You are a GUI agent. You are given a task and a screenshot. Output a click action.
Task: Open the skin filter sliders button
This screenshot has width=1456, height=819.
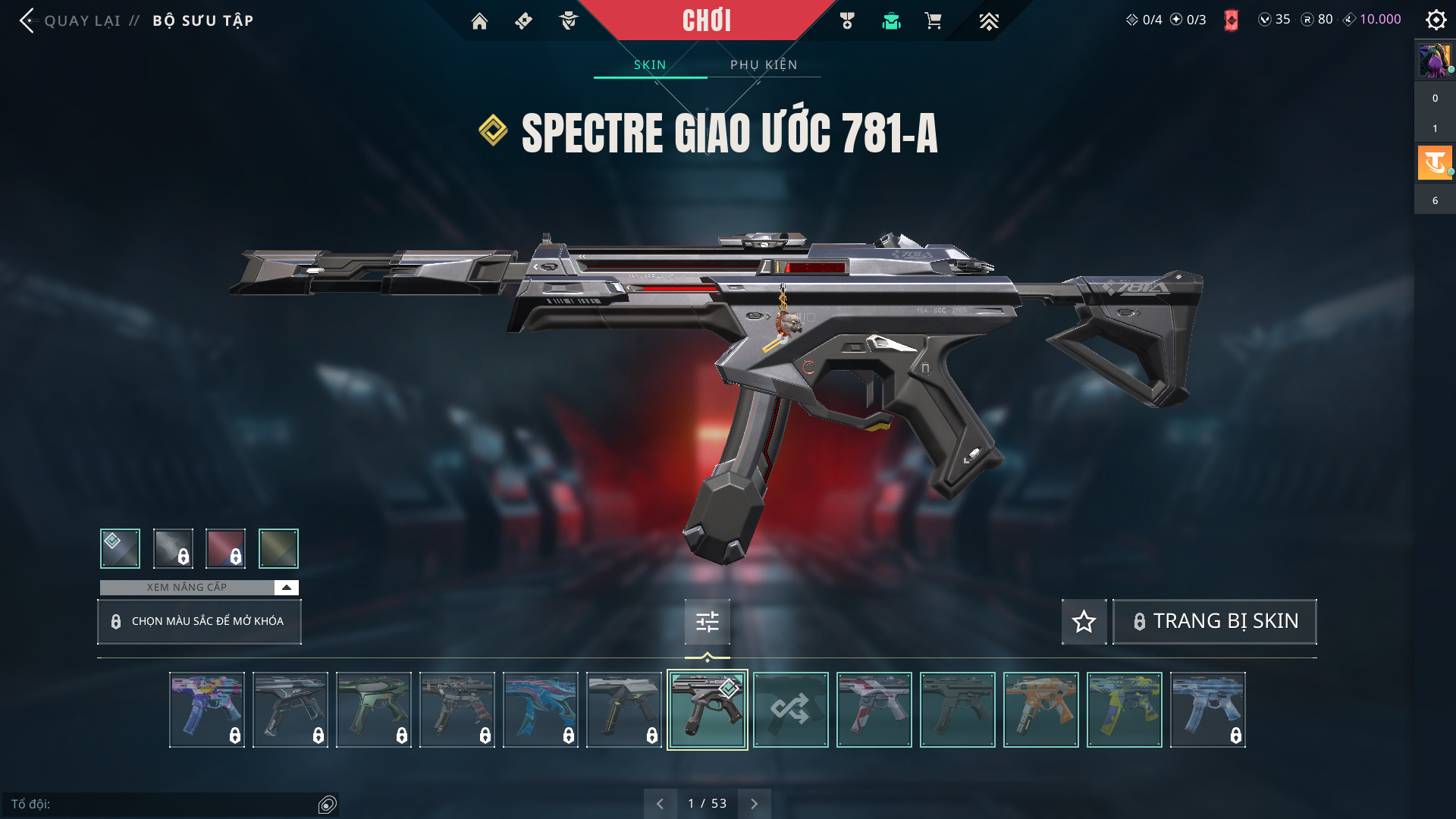pyautogui.click(x=707, y=622)
